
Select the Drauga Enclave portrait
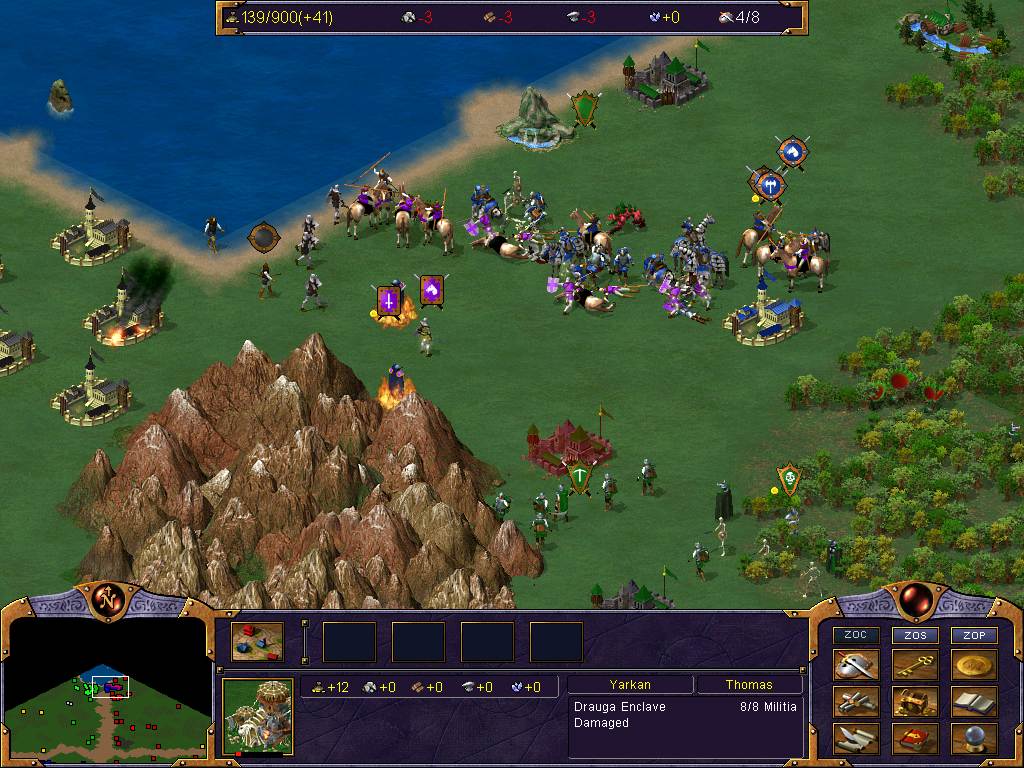257,715
